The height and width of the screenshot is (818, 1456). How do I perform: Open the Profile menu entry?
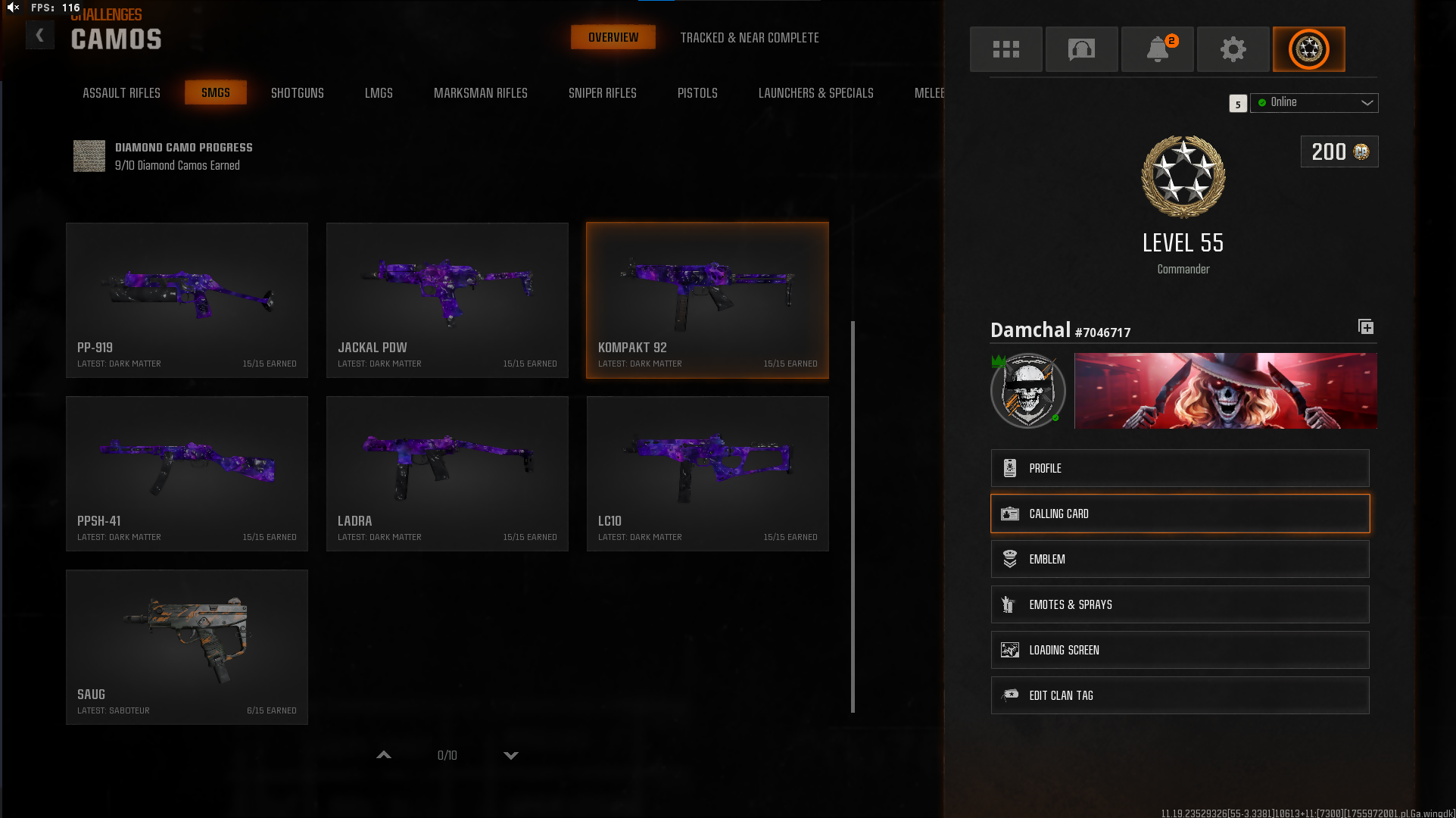coord(1180,468)
